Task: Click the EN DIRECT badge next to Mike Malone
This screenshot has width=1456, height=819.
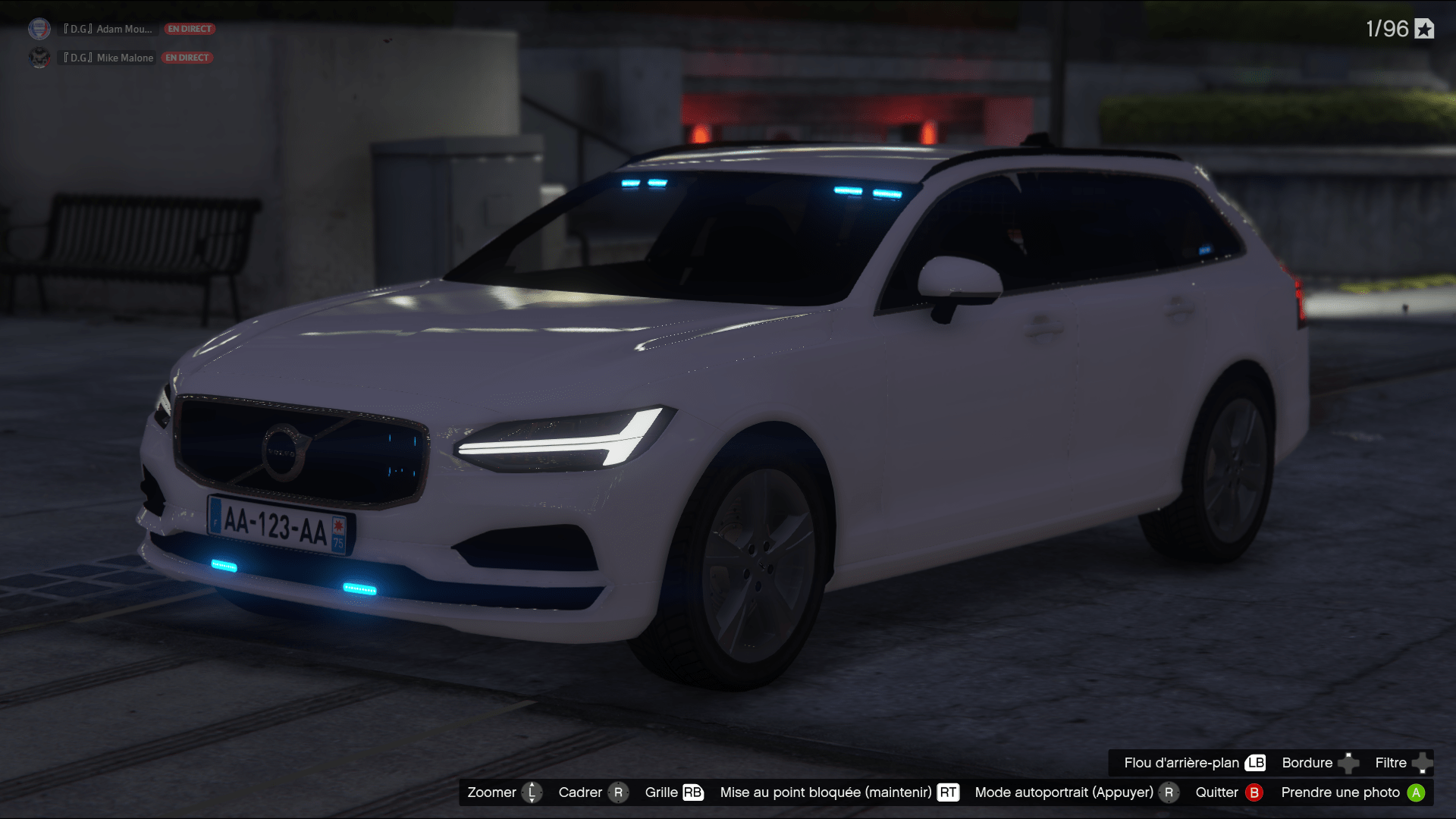Action: point(187,57)
